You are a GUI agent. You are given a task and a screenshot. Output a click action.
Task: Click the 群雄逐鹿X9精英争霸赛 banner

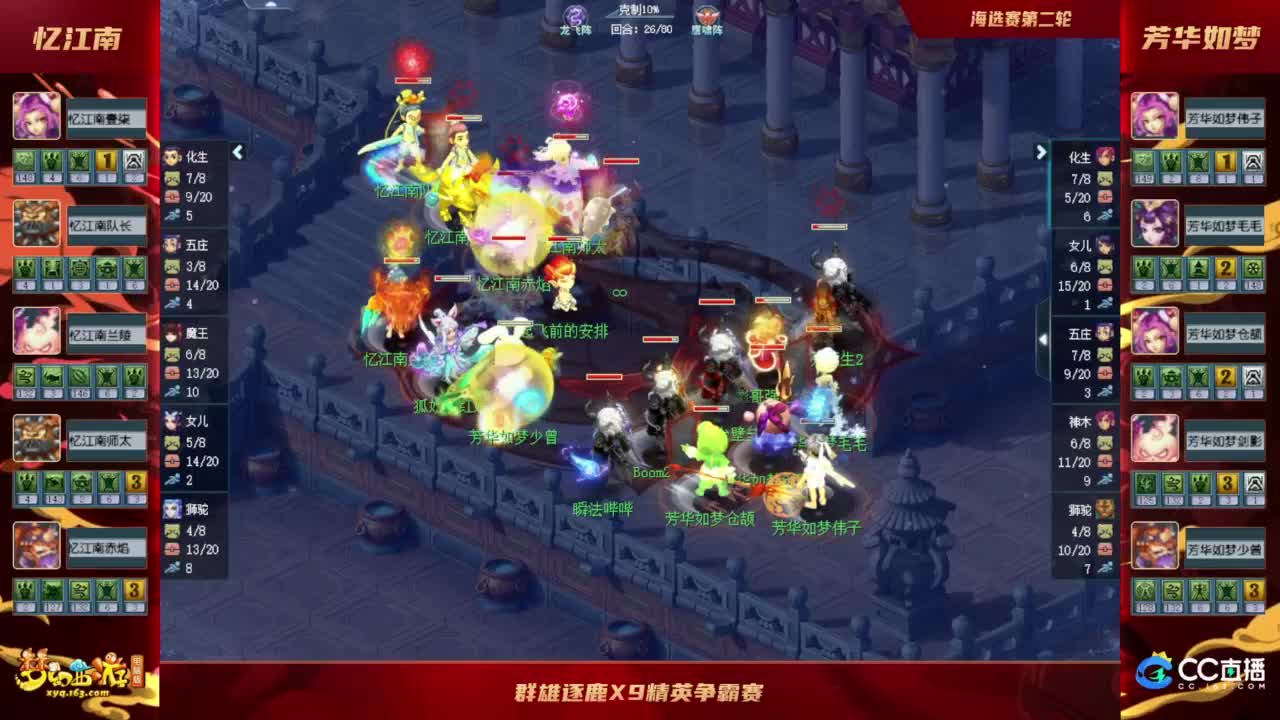(640, 692)
